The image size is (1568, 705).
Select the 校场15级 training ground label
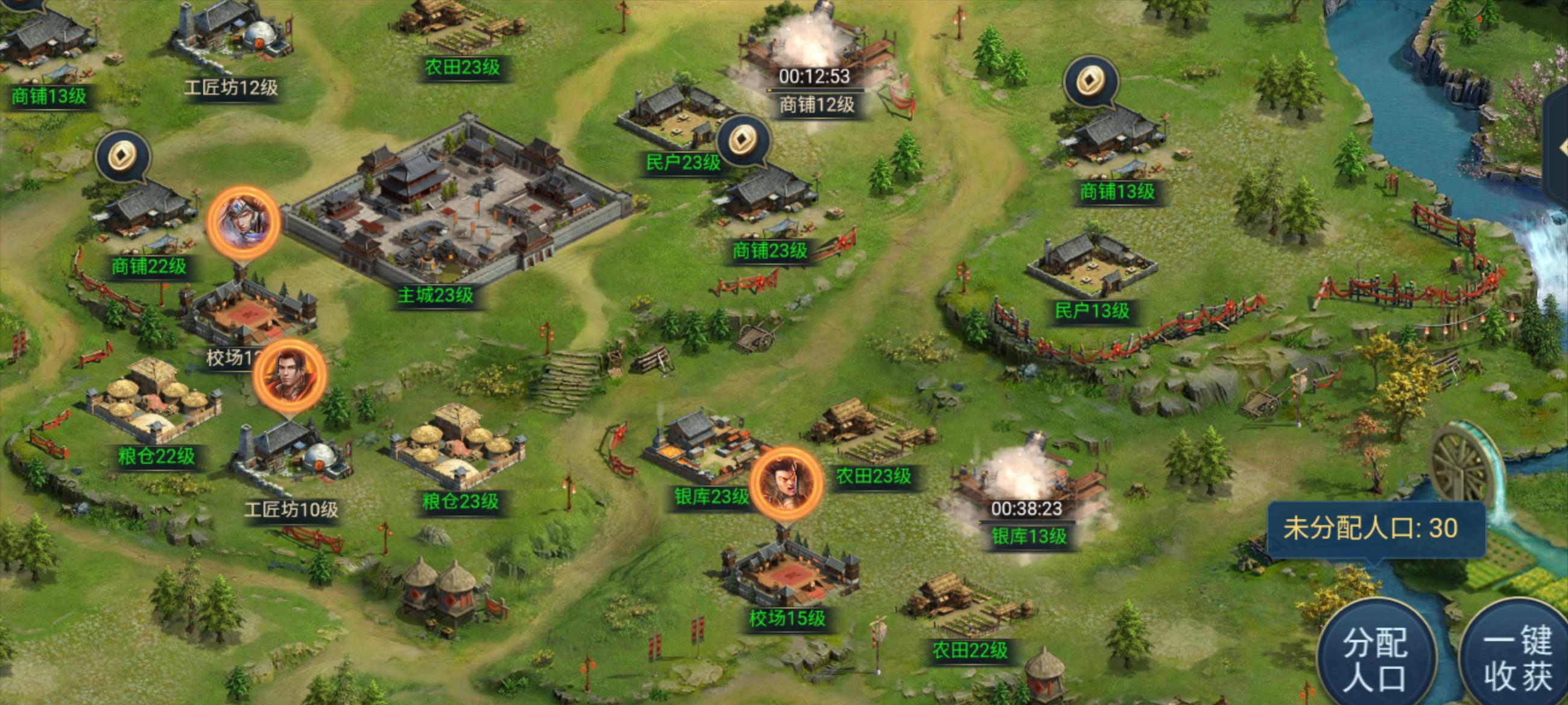tap(787, 619)
